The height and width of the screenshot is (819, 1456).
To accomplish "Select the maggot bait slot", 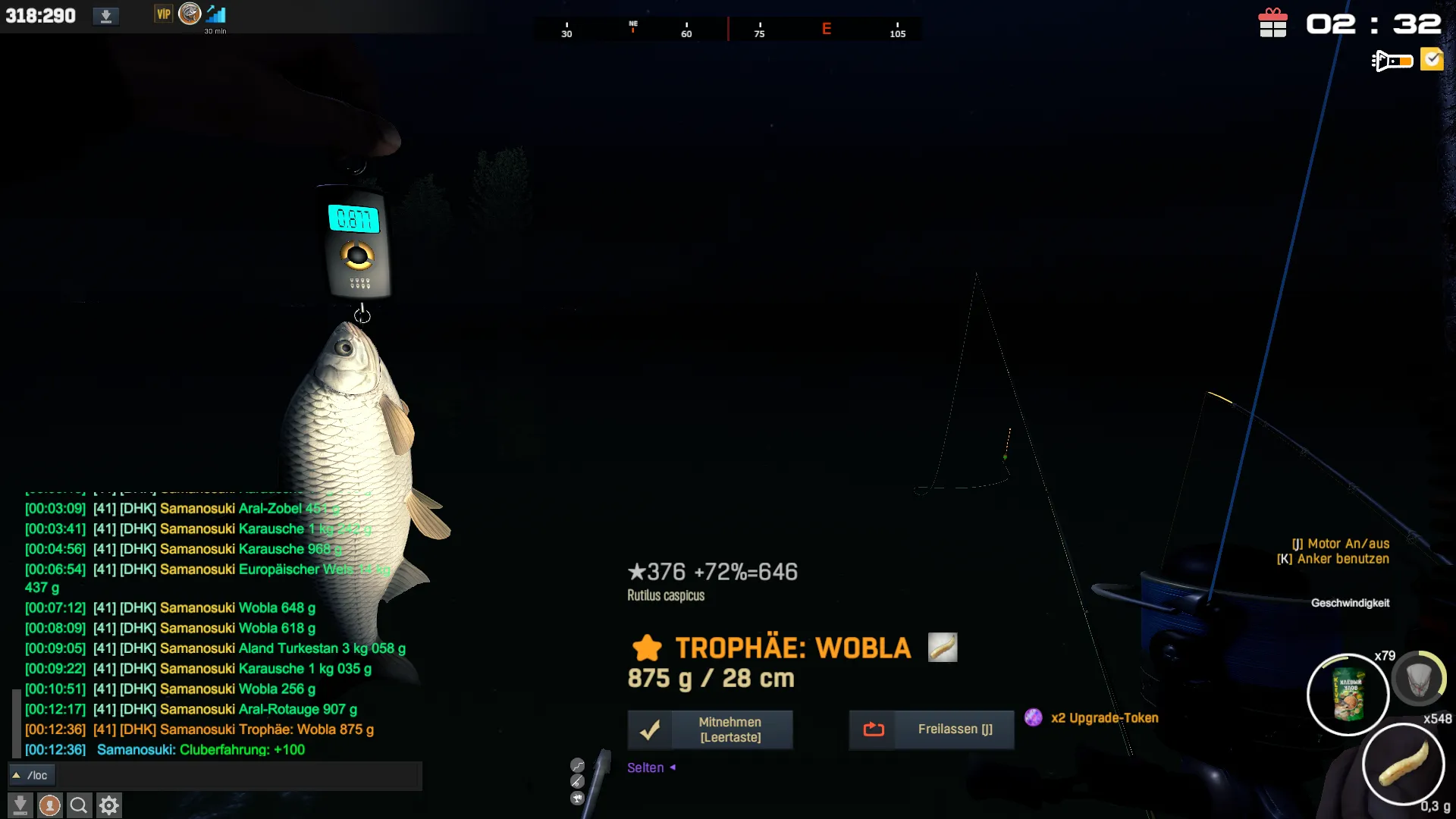I will tap(1403, 764).
